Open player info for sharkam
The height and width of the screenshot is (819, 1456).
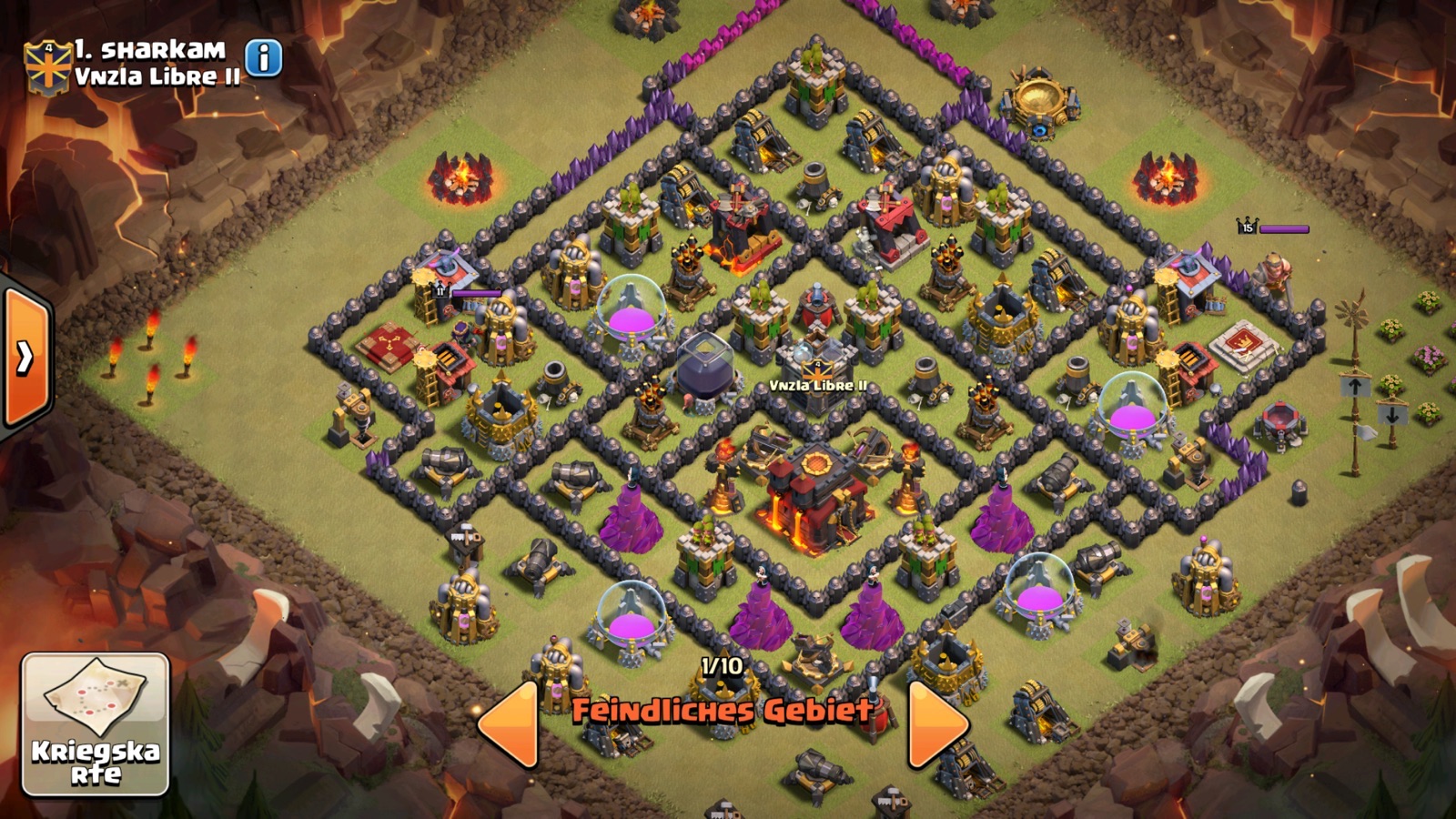click(264, 58)
